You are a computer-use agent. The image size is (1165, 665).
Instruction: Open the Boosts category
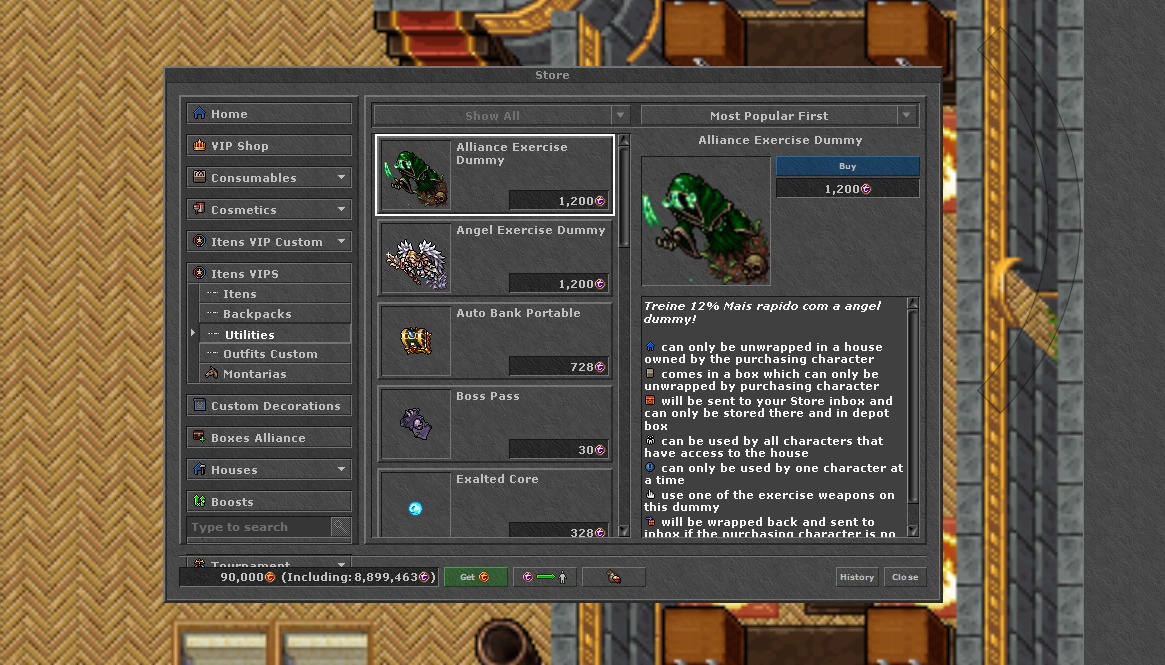[x=269, y=502]
